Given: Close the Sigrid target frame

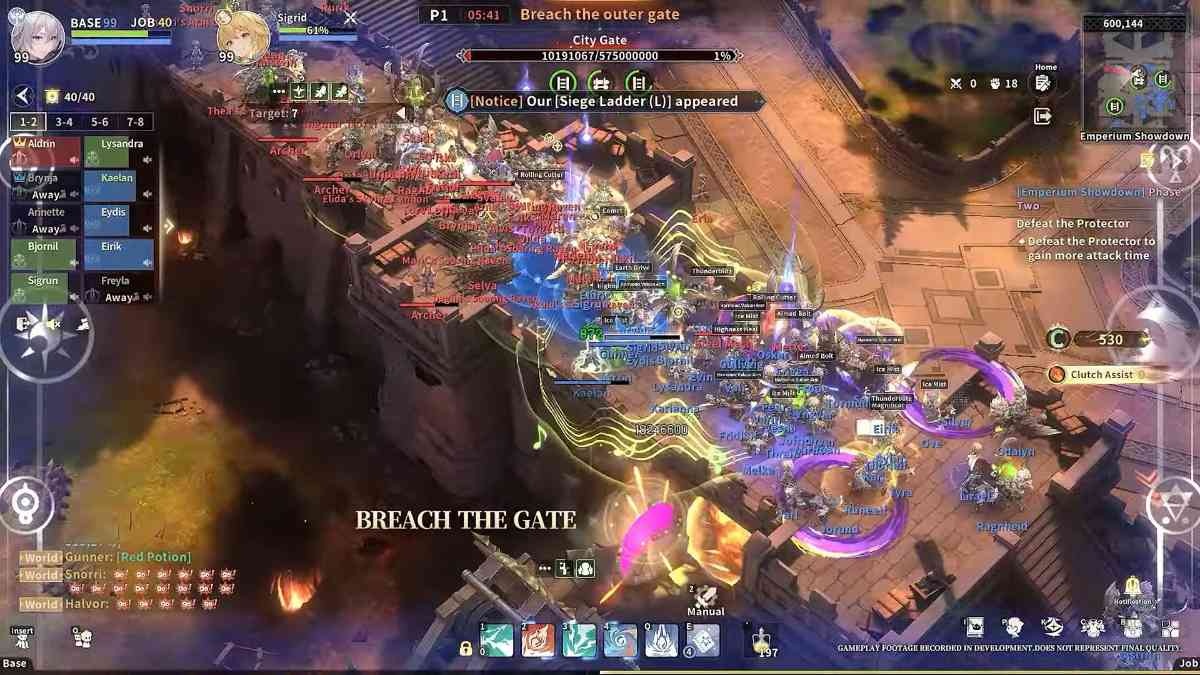Looking at the screenshot, I should [350, 18].
